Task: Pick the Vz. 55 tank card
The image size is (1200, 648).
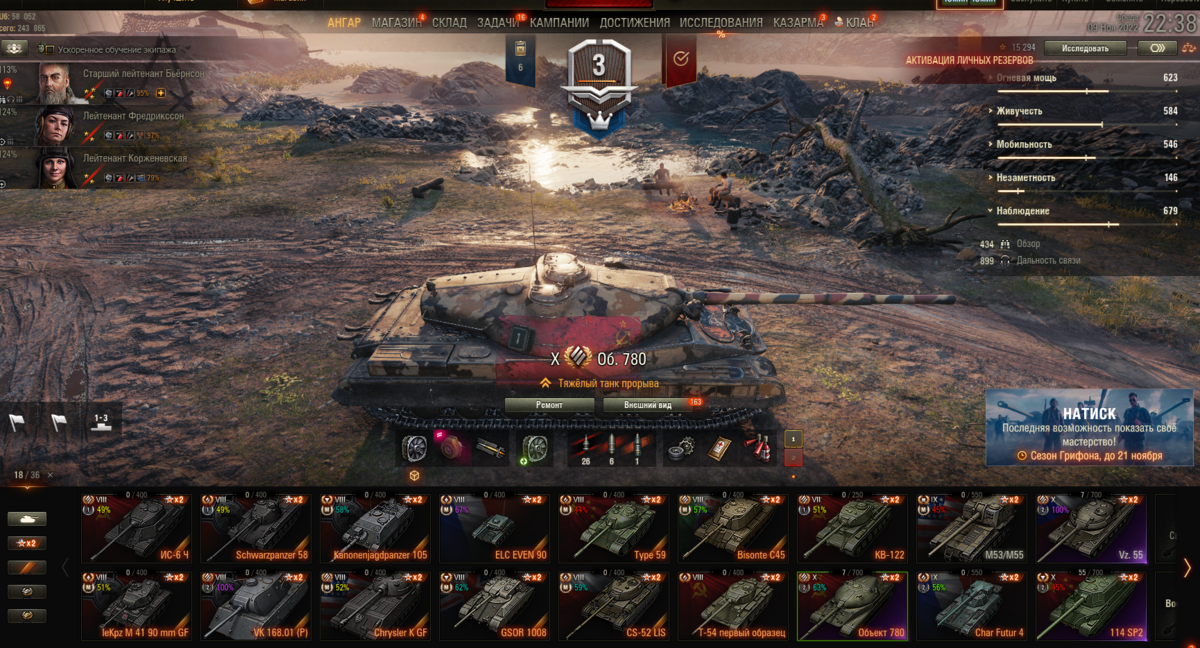Action: [1091, 527]
